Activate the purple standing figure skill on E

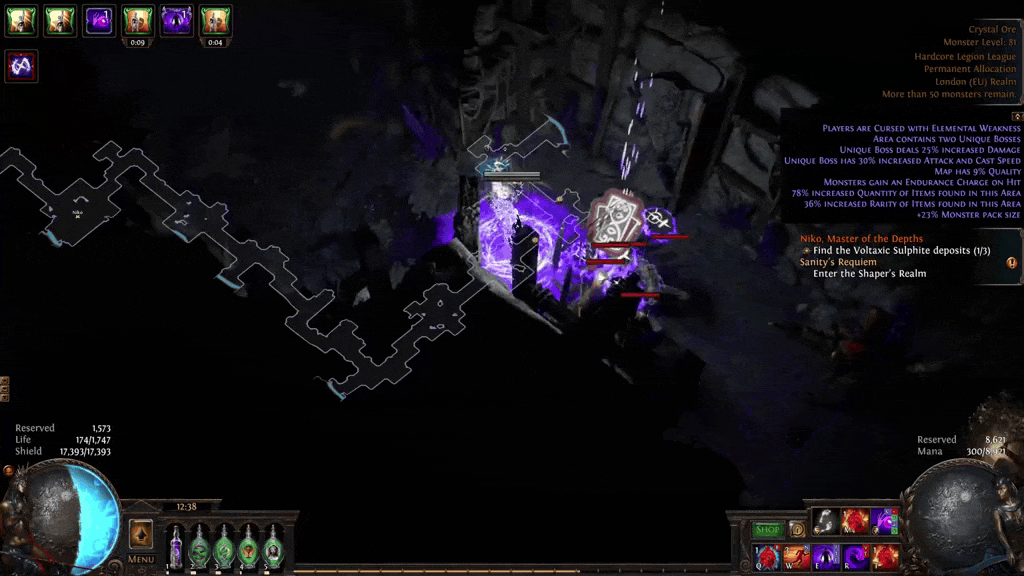point(825,556)
